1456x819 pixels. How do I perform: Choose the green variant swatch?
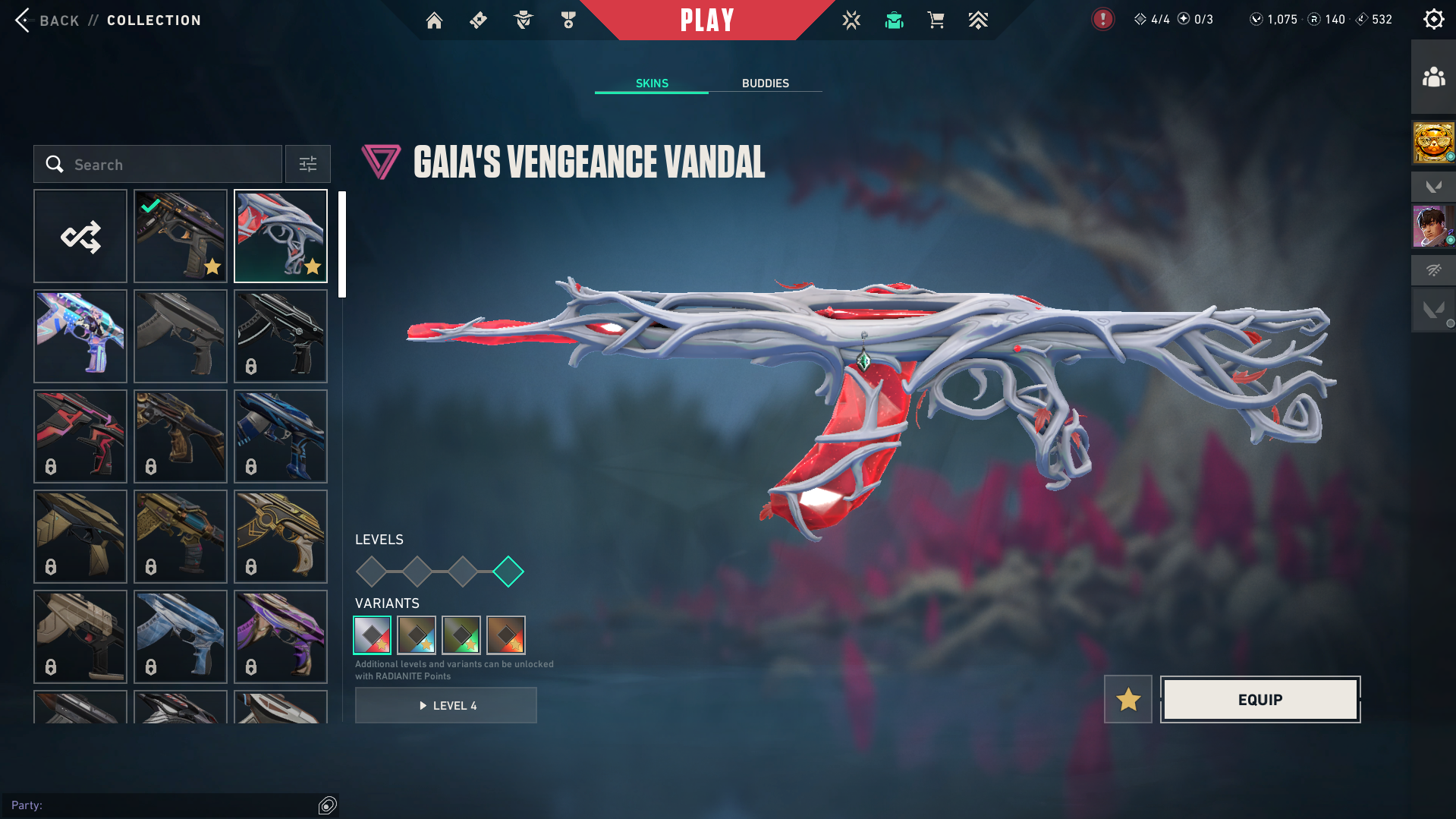pos(461,635)
